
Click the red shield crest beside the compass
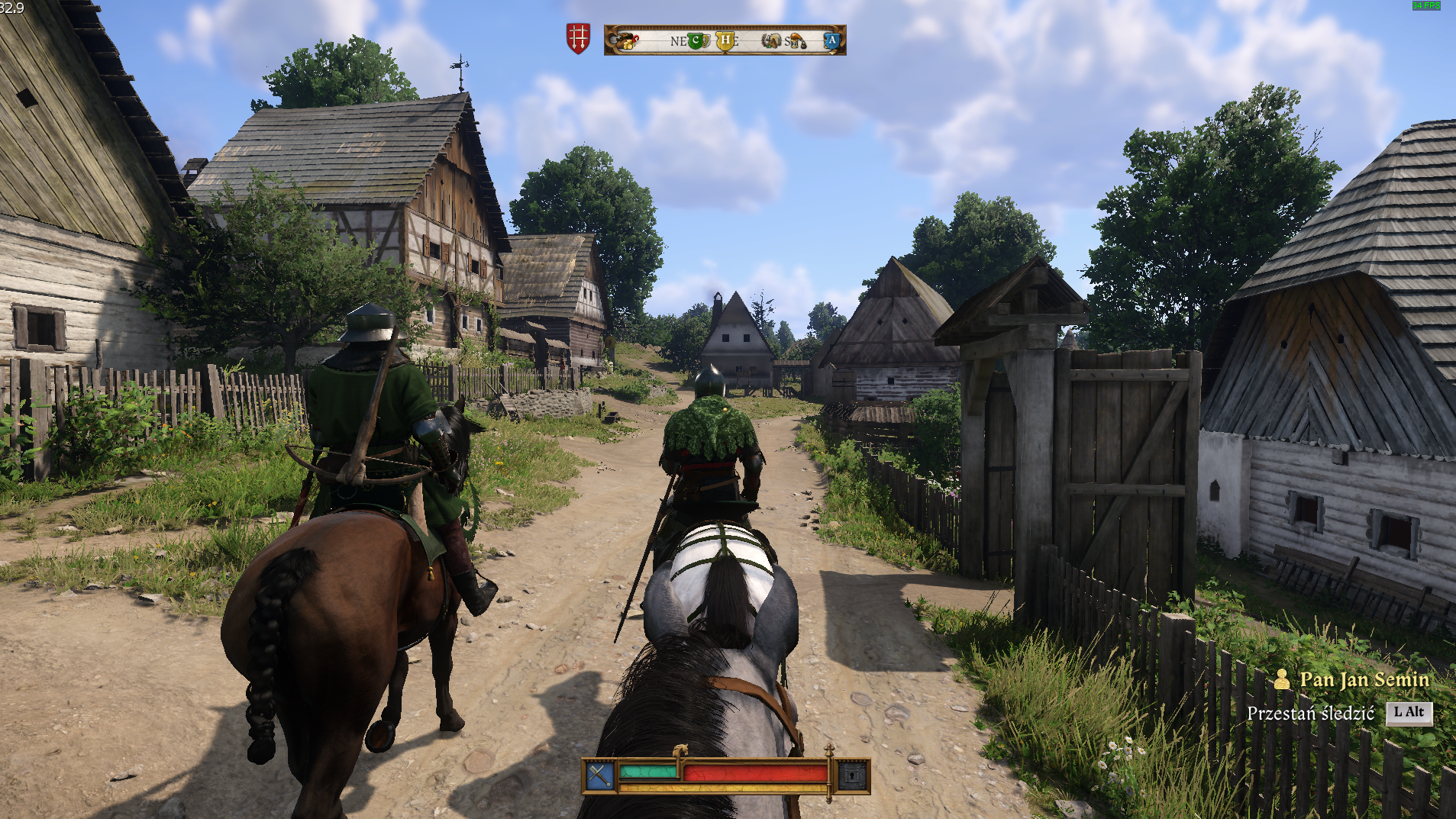[578, 38]
